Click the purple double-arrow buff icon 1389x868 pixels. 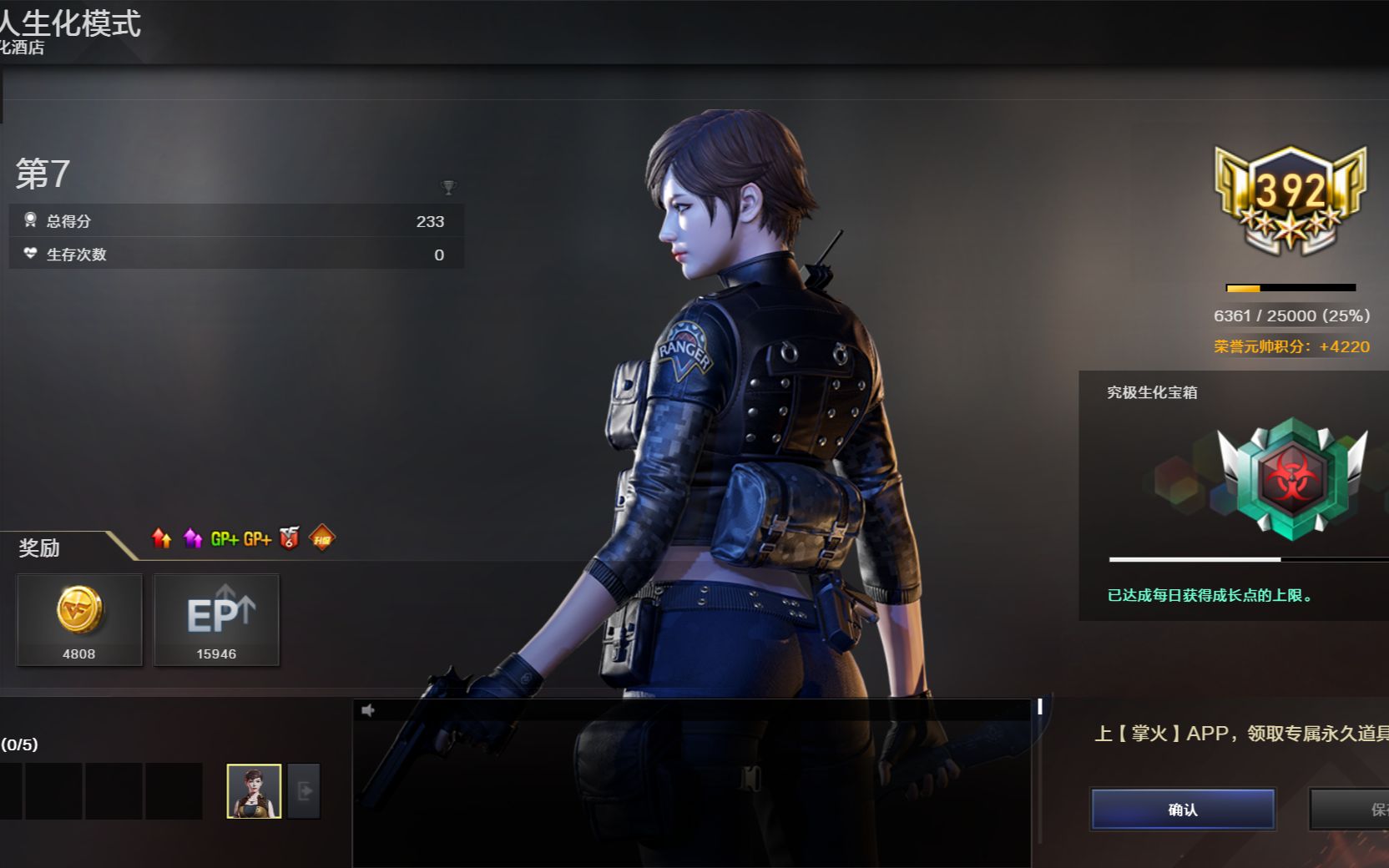pos(193,538)
